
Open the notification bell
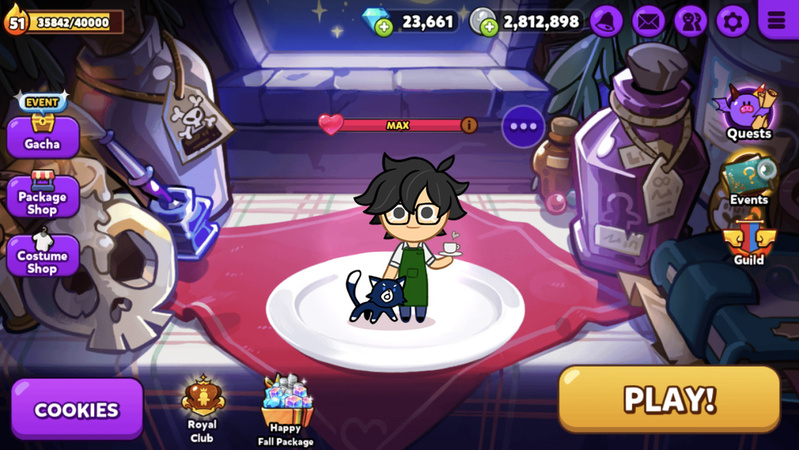tap(606, 20)
